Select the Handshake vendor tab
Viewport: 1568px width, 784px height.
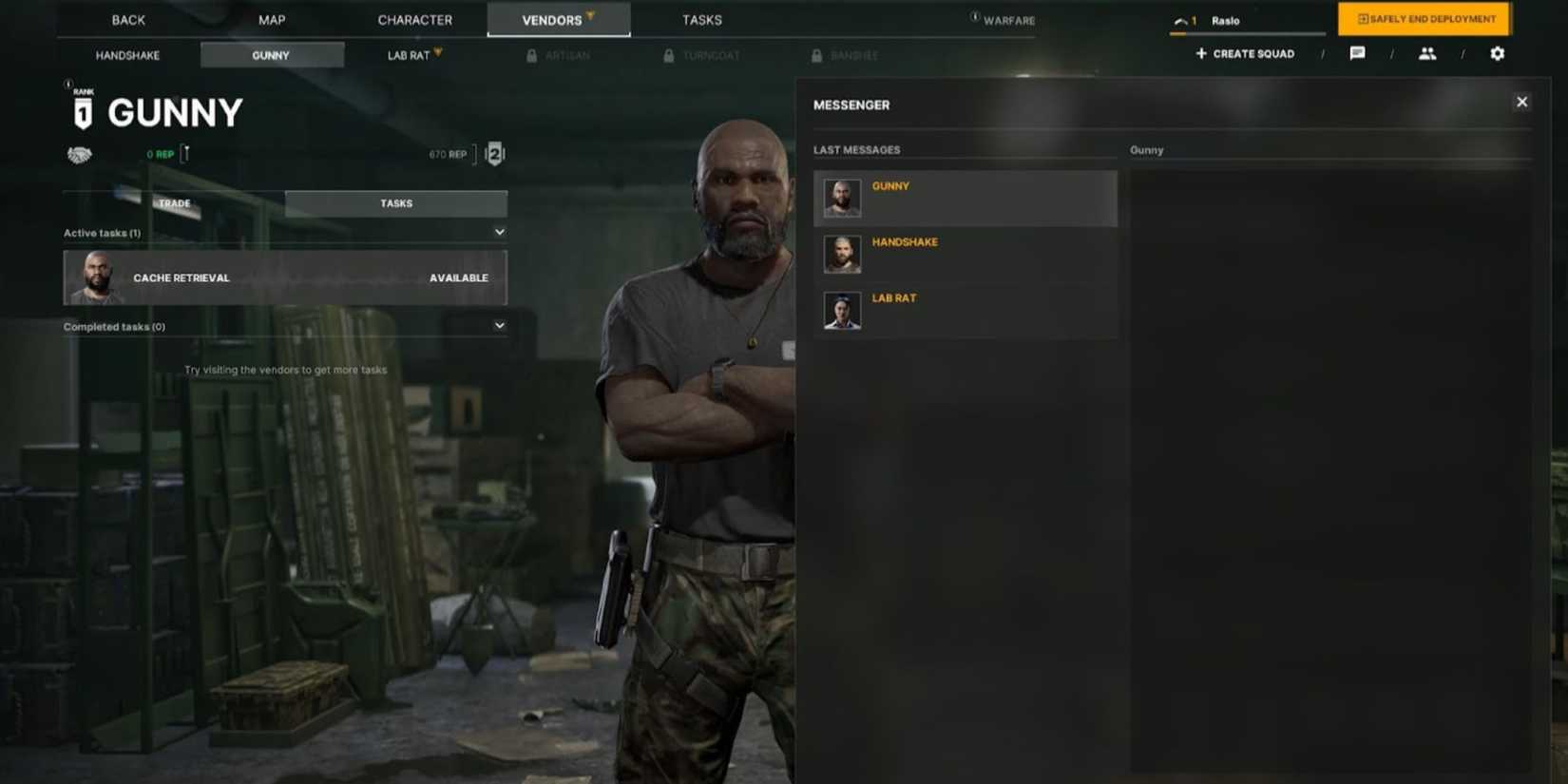pos(126,55)
